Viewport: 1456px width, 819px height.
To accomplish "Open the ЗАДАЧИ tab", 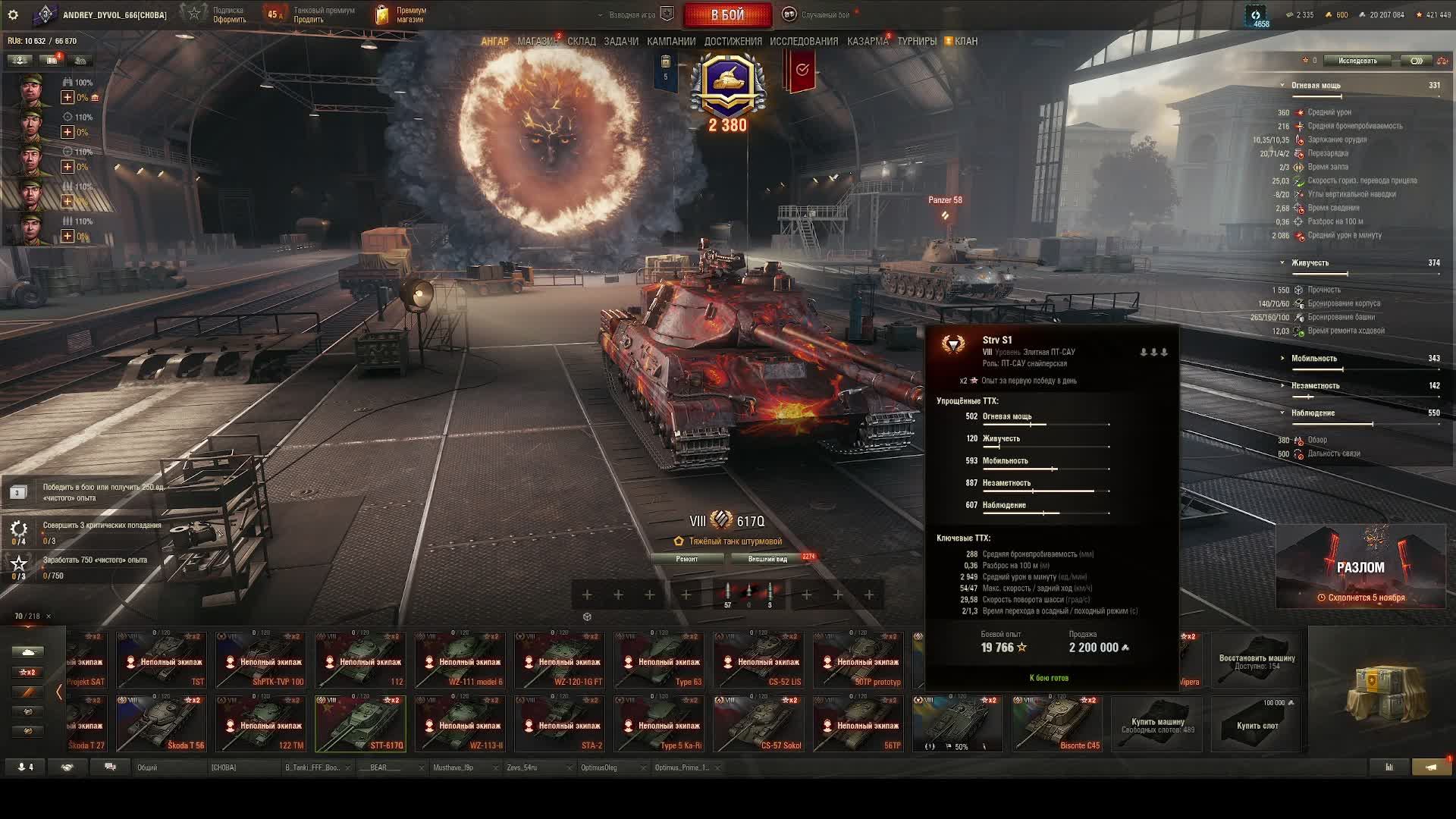I will click(x=621, y=42).
